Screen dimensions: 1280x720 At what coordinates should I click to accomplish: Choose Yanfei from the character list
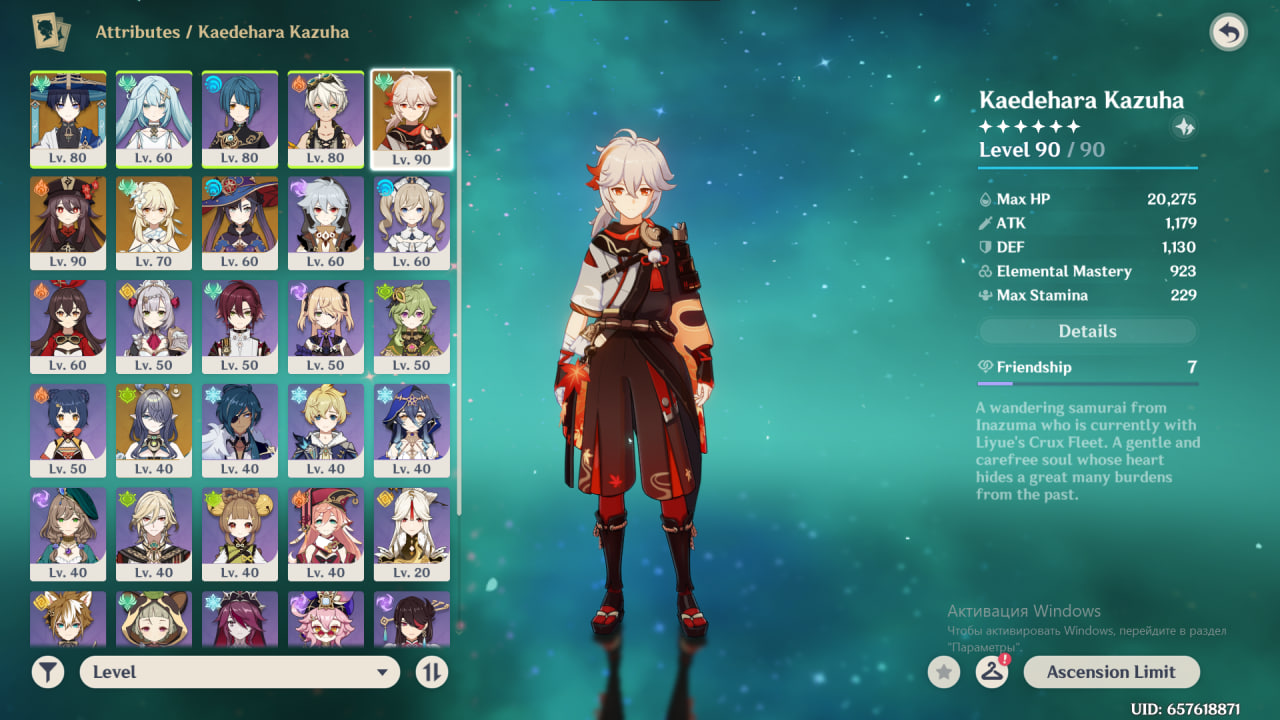click(x=326, y=534)
